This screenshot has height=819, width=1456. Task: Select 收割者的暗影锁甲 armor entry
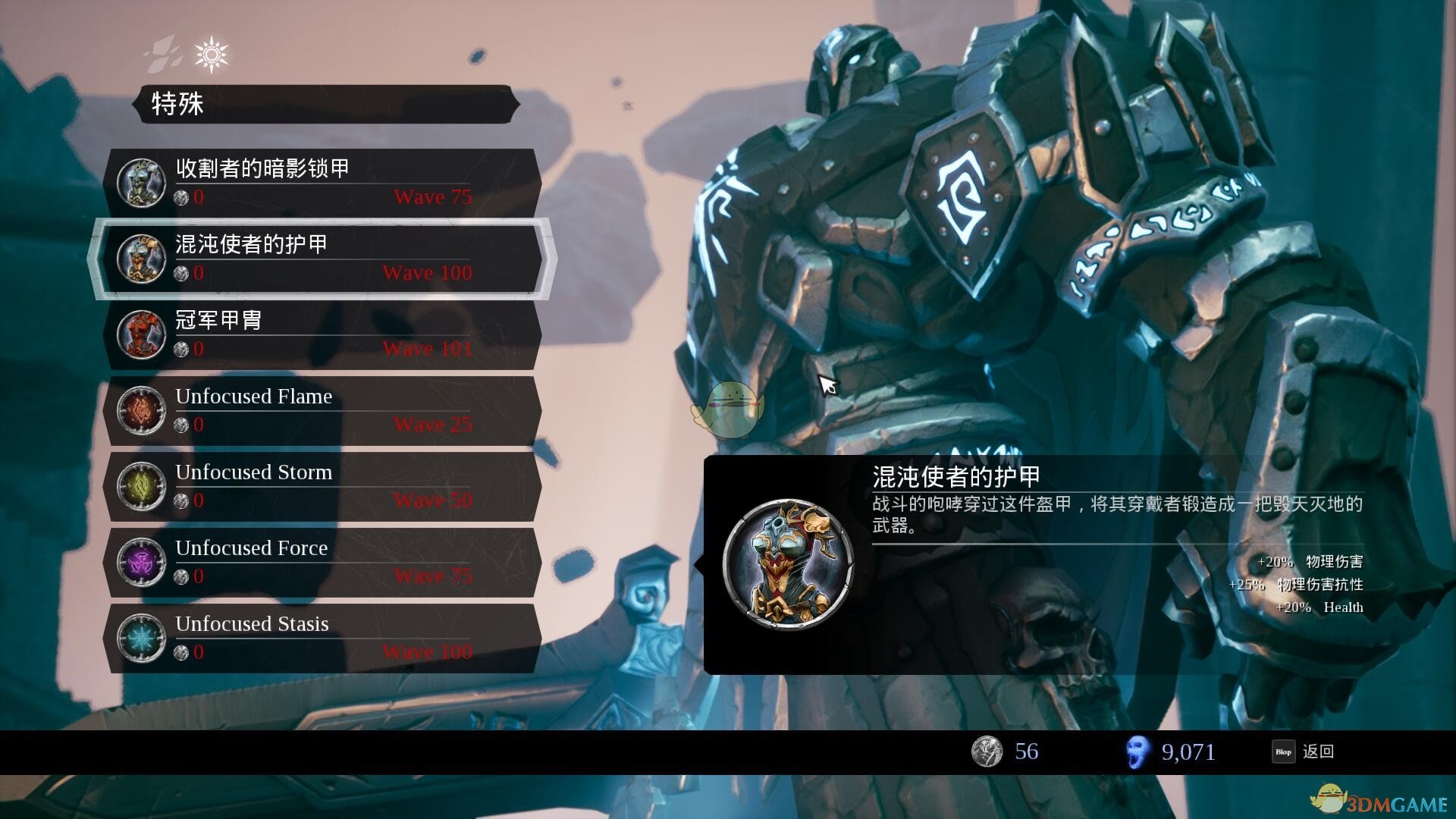pos(322,183)
